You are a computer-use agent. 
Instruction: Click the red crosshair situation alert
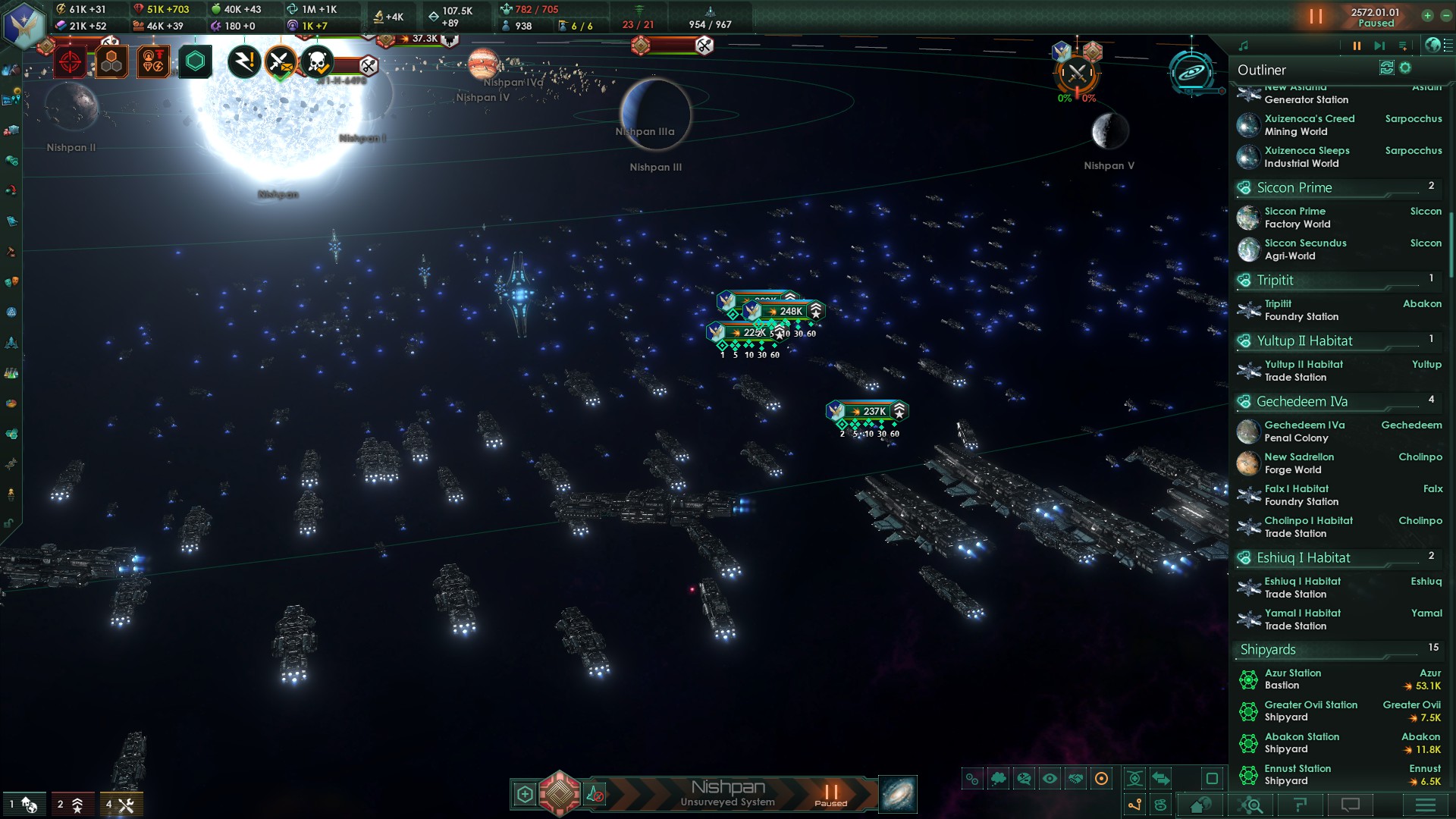pyautogui.click(x=71, y=62)
